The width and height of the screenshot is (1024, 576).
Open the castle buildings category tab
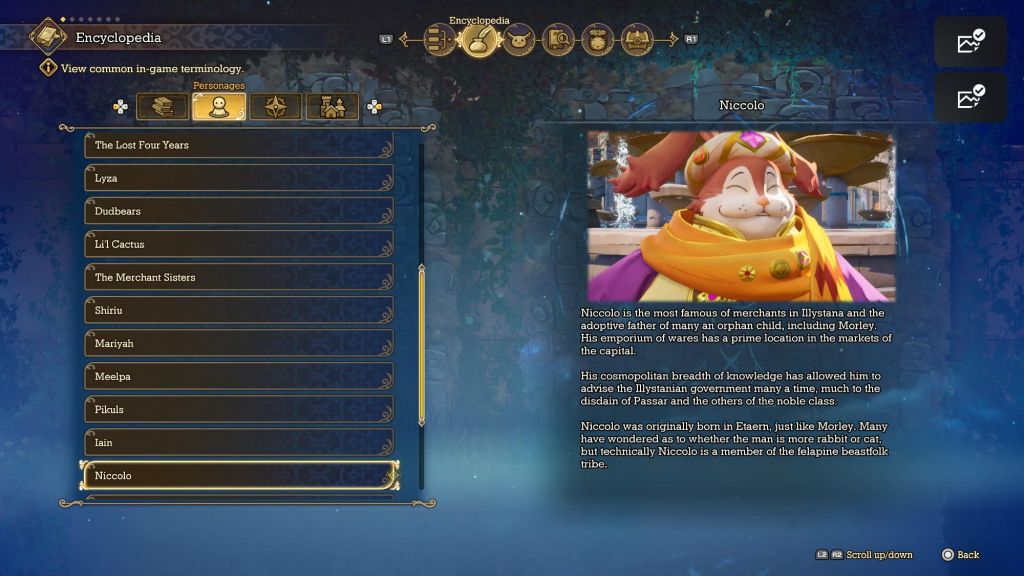tap(332, 106)
